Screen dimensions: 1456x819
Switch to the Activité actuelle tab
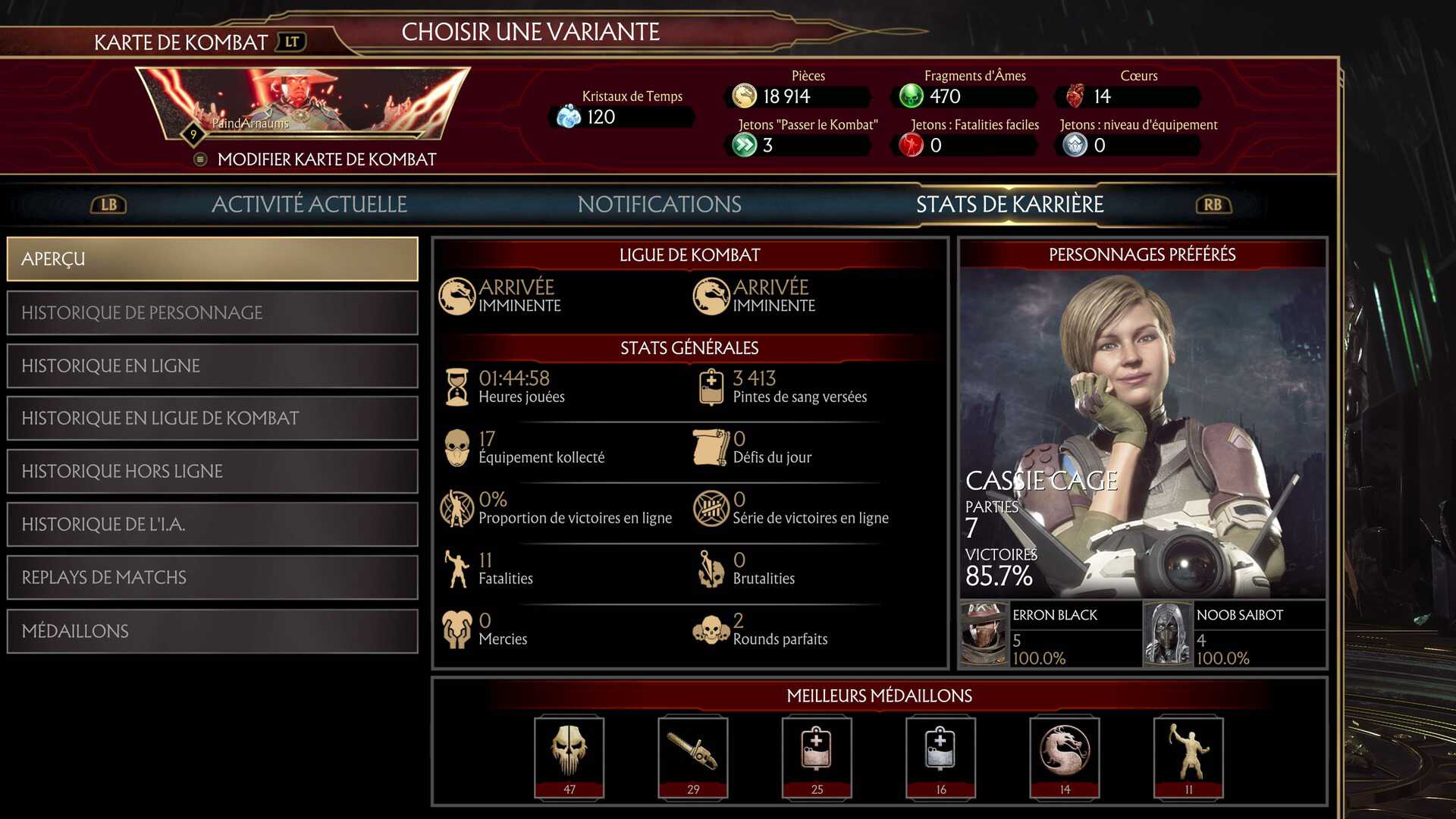(309, 204)
